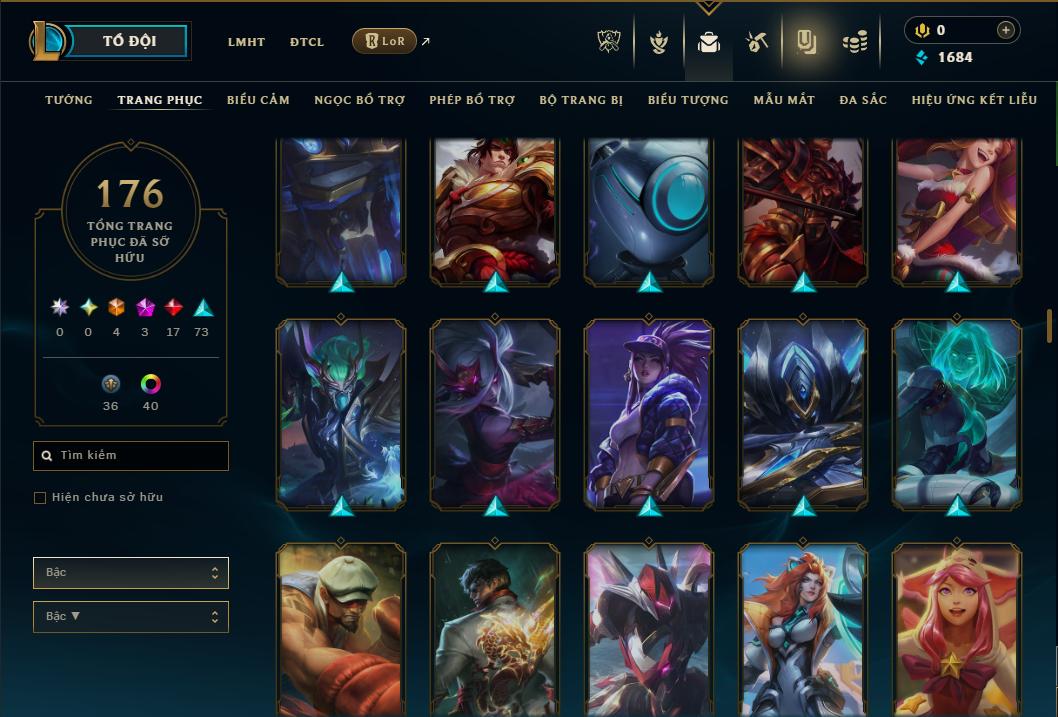Select the NGỌC BỔ TRỢ tab

[359, 100]
